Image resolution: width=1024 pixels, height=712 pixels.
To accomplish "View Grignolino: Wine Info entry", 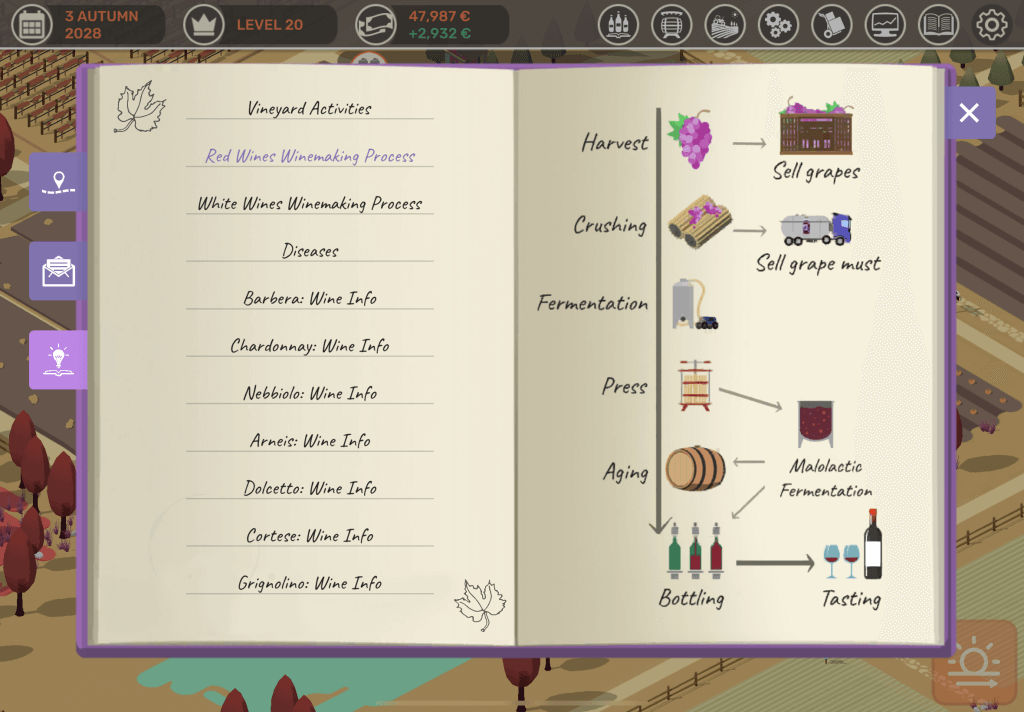I will click(x=309, y=584).
